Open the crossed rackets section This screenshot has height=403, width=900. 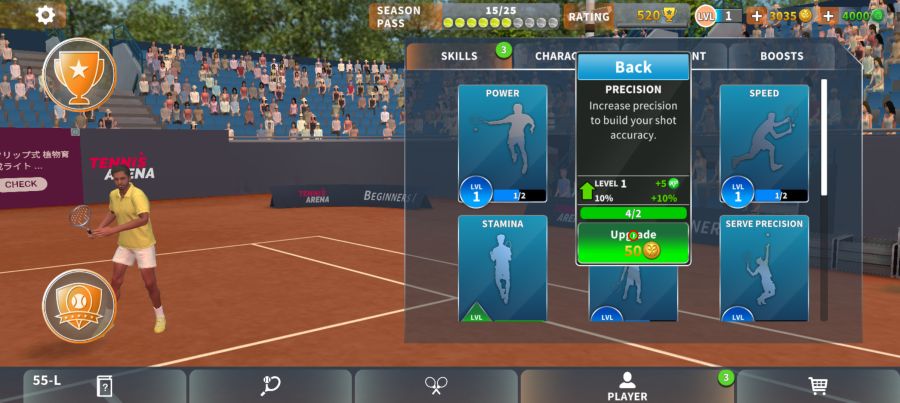pos(436,386)
